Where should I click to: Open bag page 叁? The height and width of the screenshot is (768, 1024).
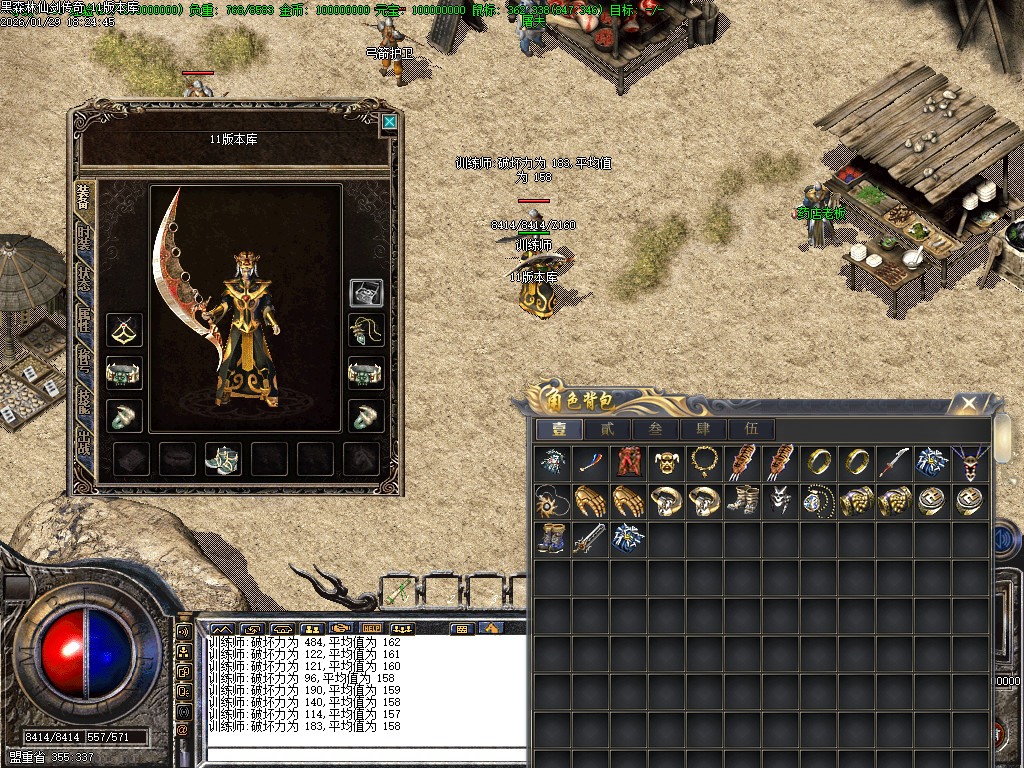point(654,429)
